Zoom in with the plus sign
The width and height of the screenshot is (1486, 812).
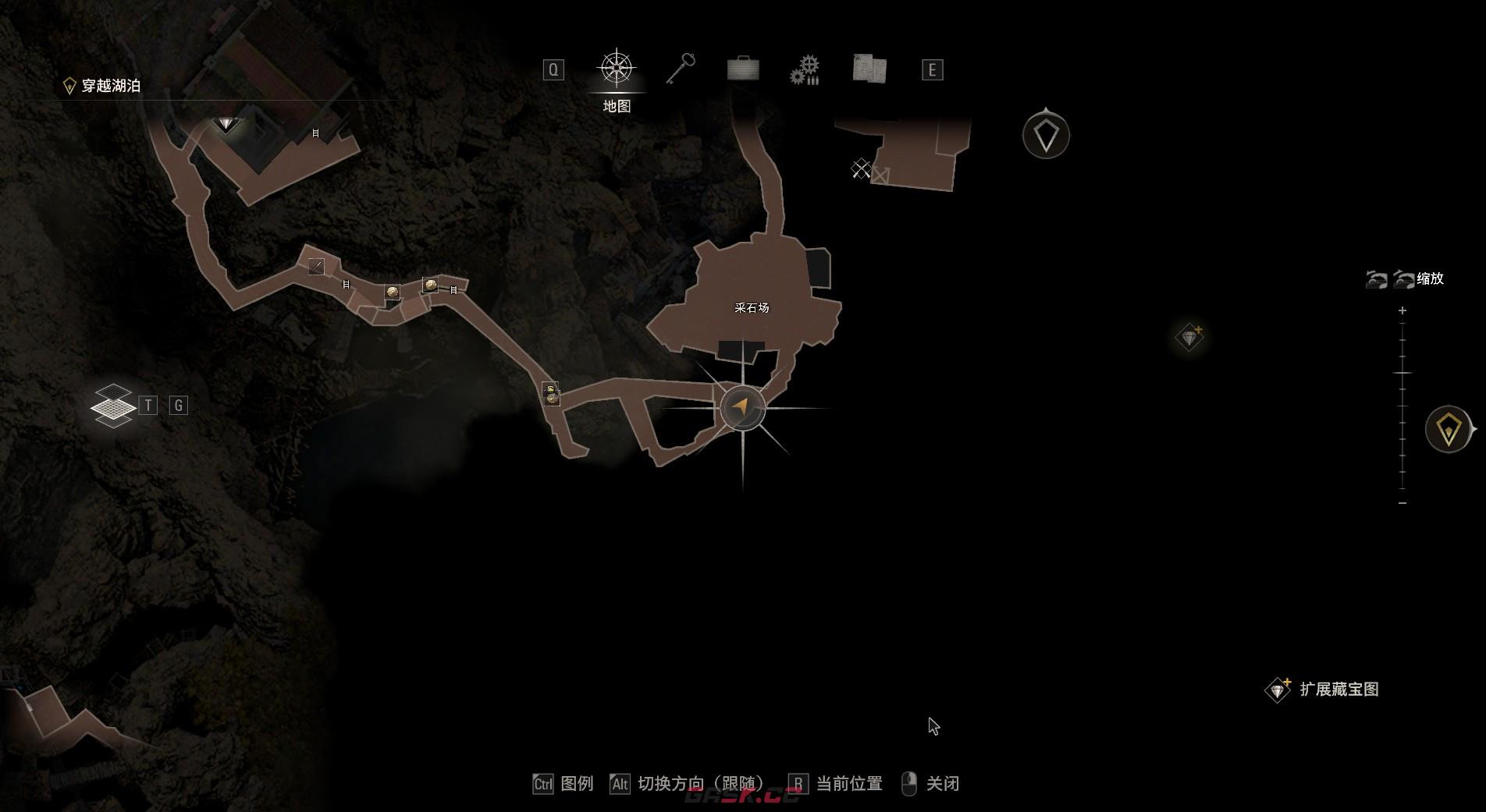pyautogui.click(x=1402, y=310)
